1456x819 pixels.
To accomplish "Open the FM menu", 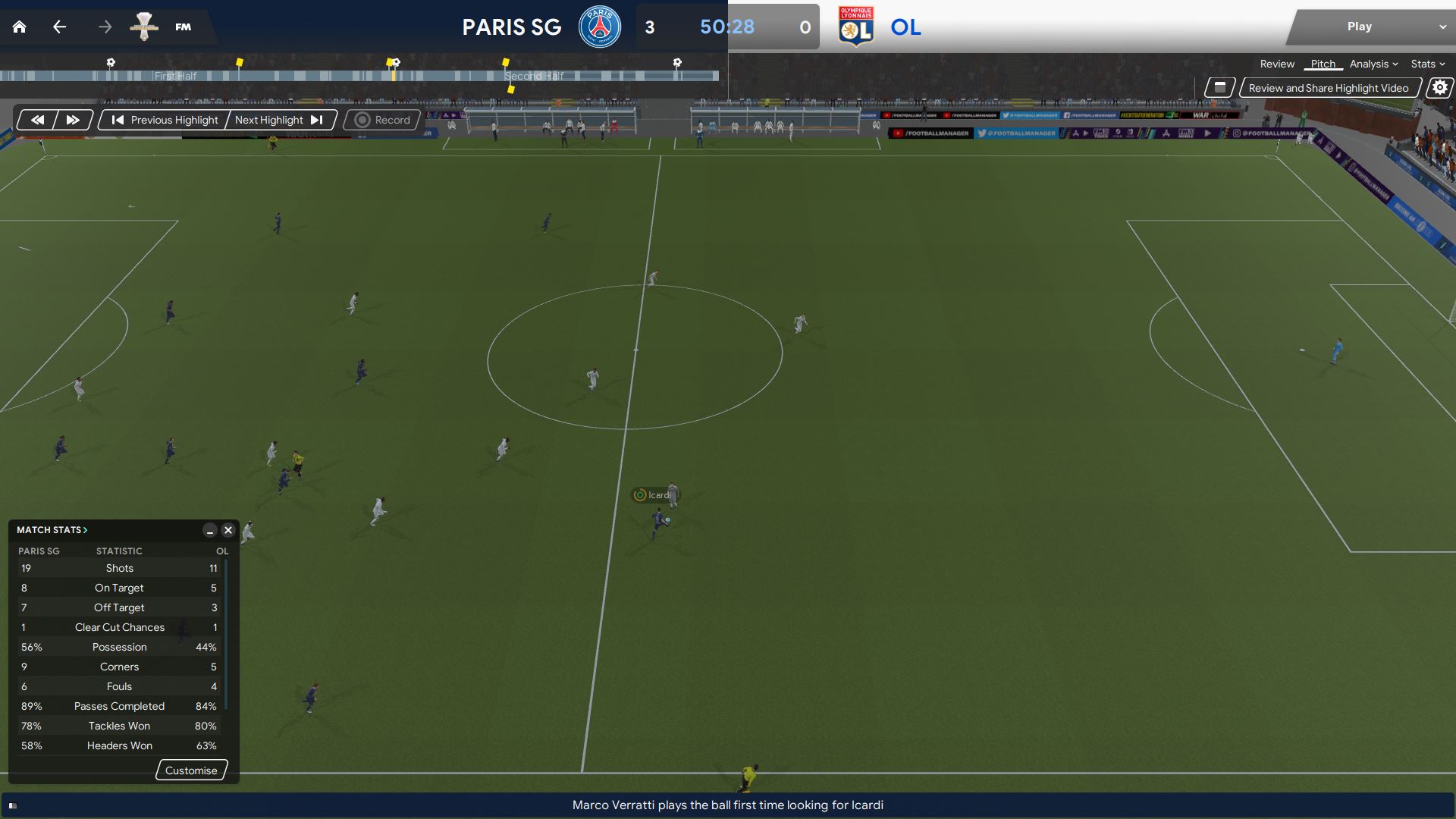I will point(183,27).
